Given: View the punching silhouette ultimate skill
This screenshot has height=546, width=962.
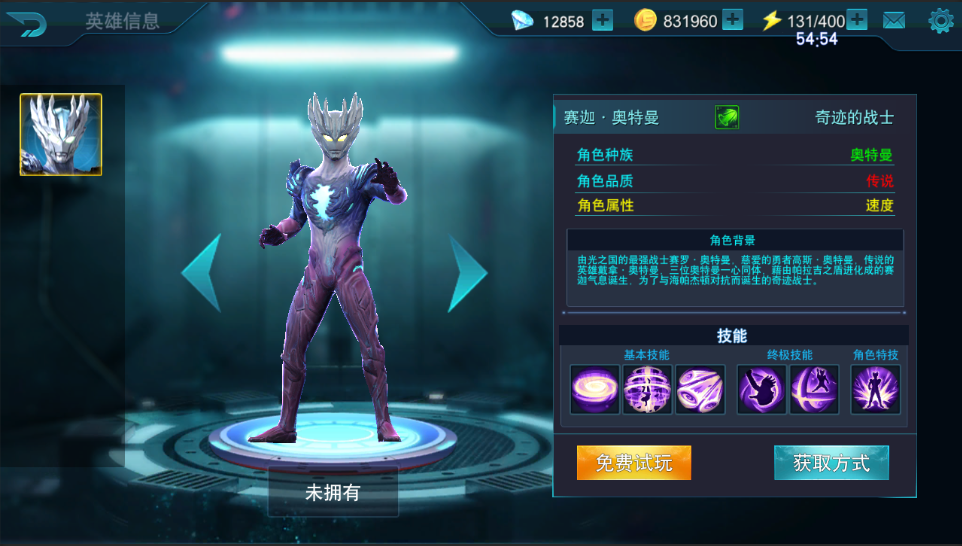Looking at the screenshot, I should click(x=762, y=389).
